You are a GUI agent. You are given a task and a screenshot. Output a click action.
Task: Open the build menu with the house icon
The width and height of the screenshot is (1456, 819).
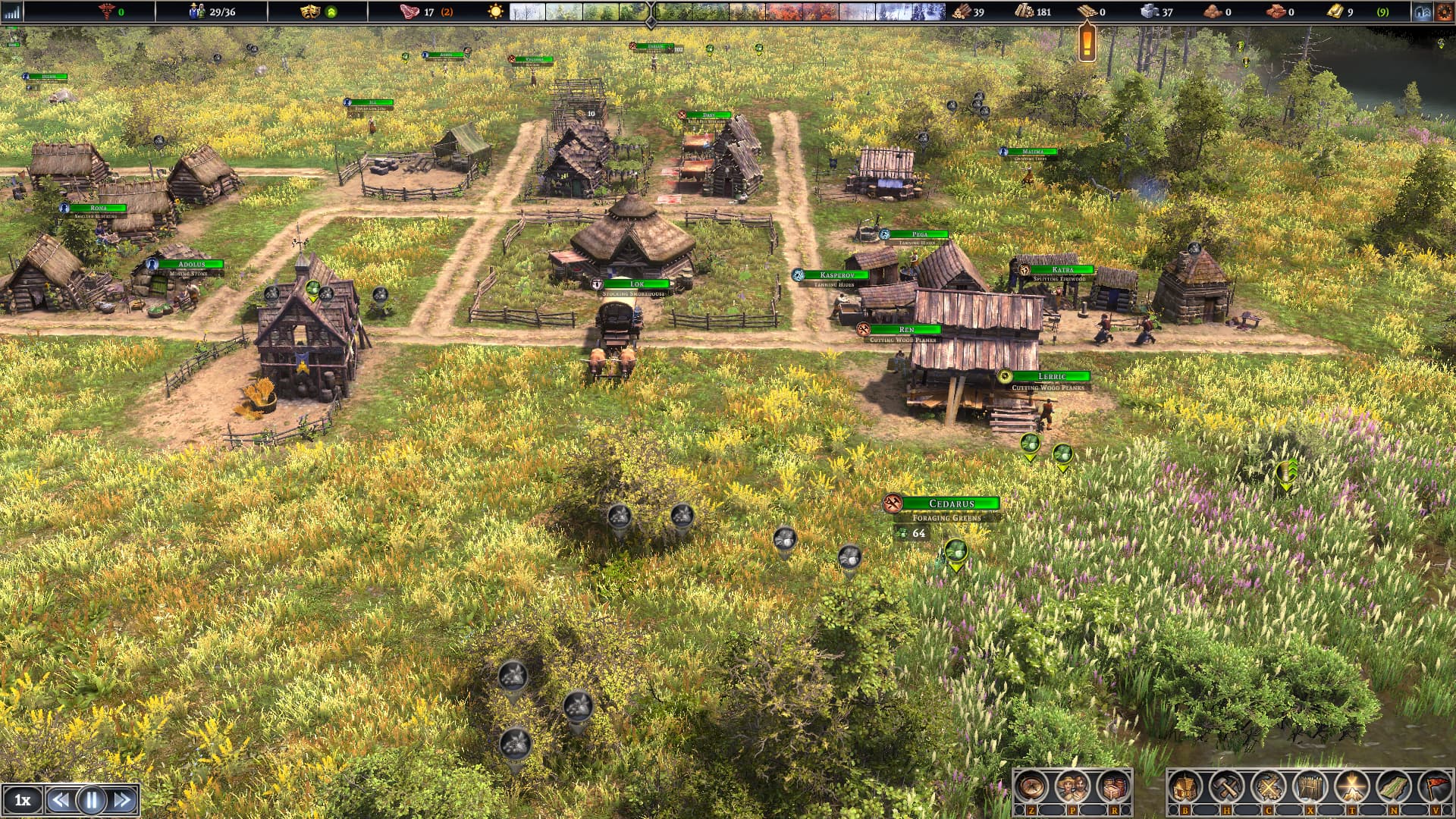click(x=1185, y=788)
